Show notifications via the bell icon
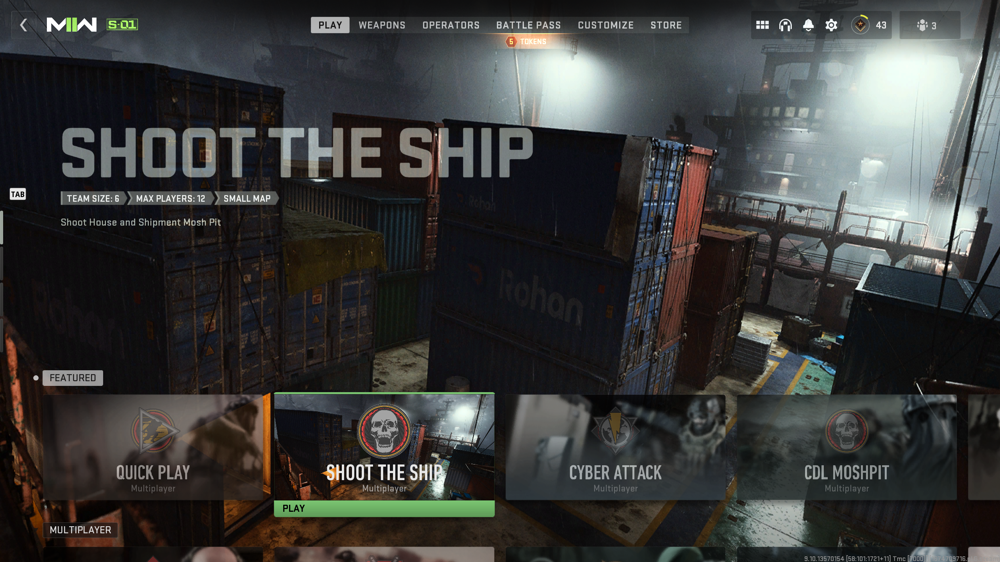The image size is (1000, 562). point(808,25)
